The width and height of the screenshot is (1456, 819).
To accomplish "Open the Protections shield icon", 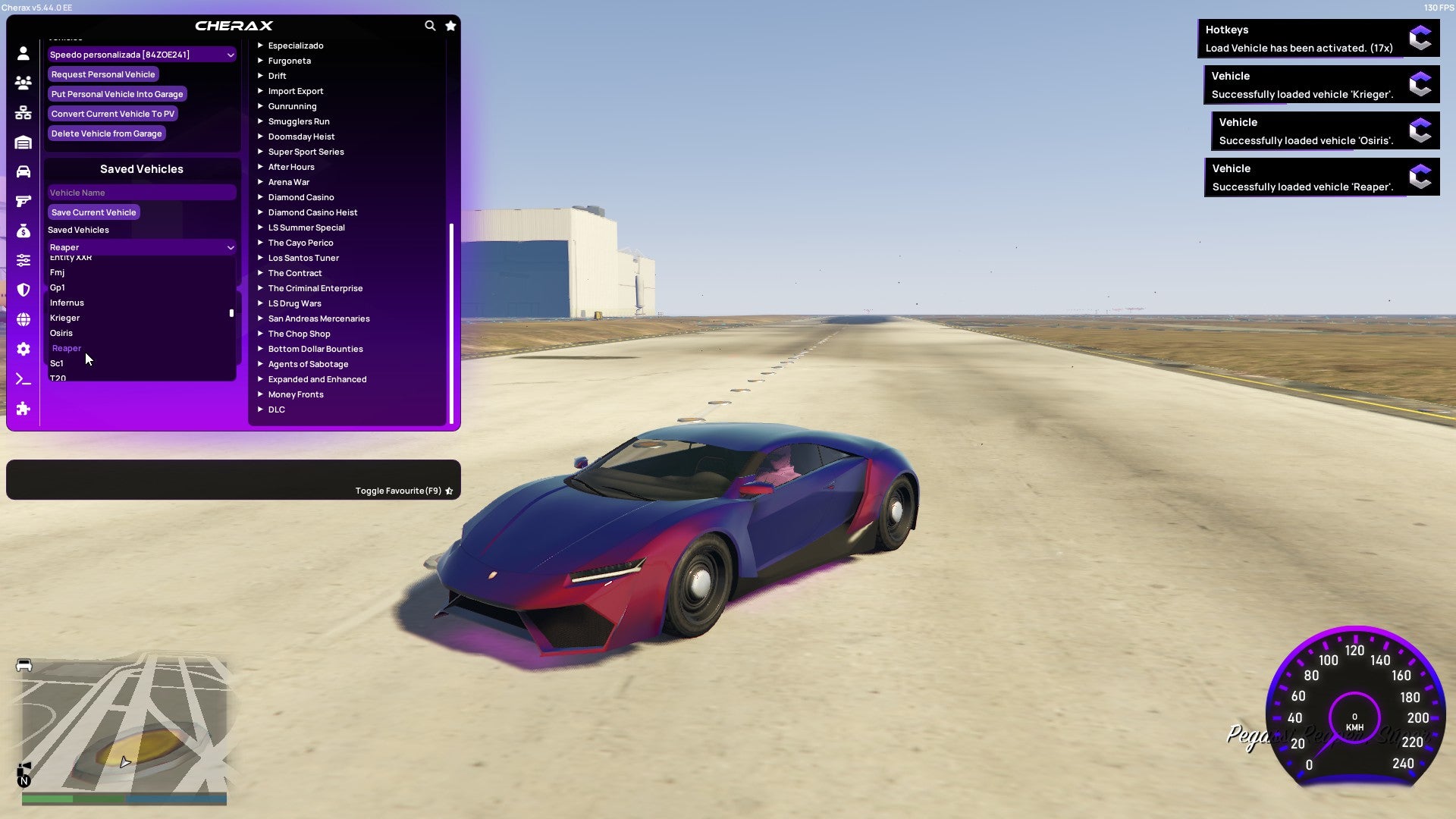I will pyautogui.click(x=23, y=290).
